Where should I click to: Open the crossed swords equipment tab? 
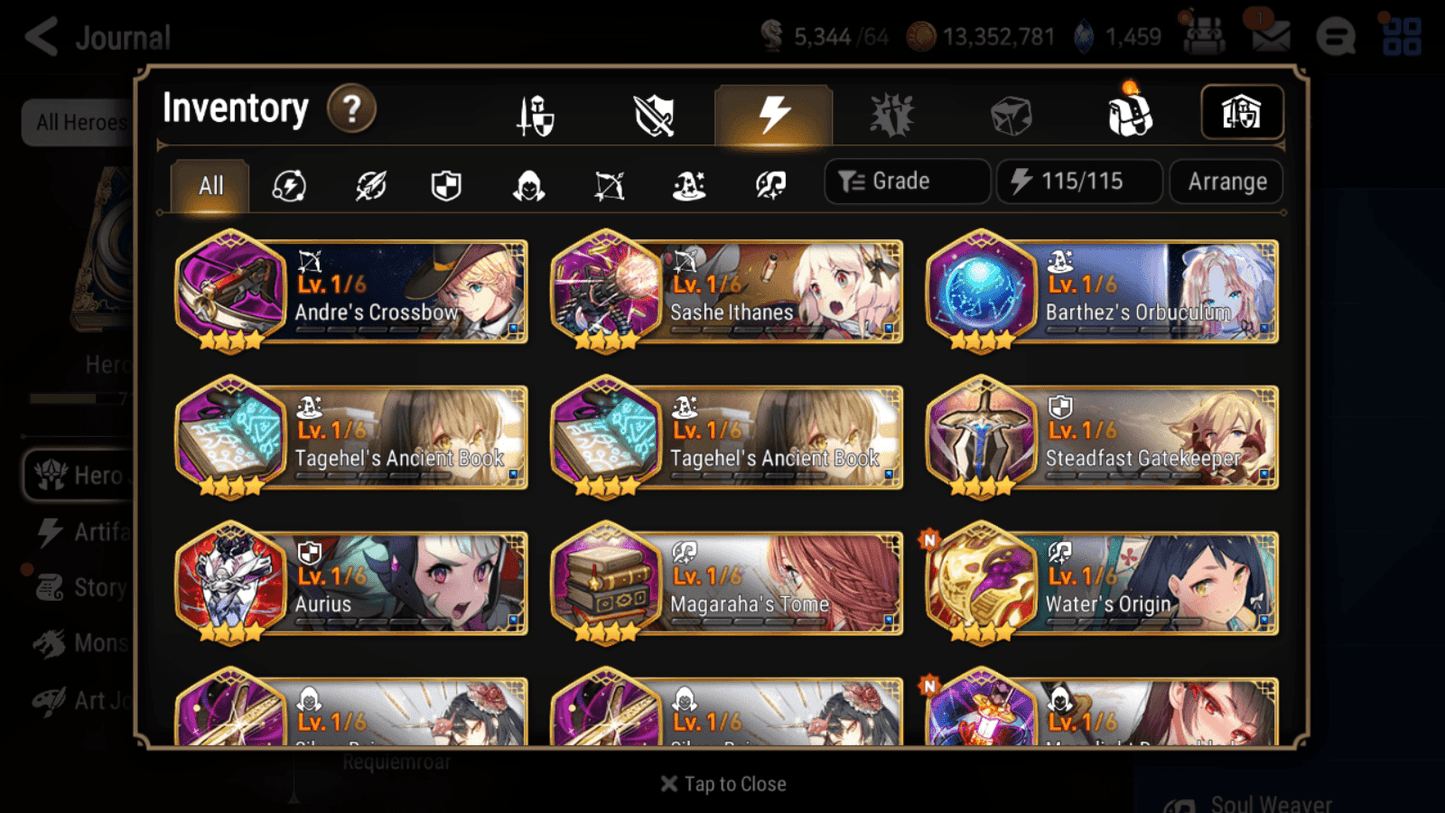(655, 113)
